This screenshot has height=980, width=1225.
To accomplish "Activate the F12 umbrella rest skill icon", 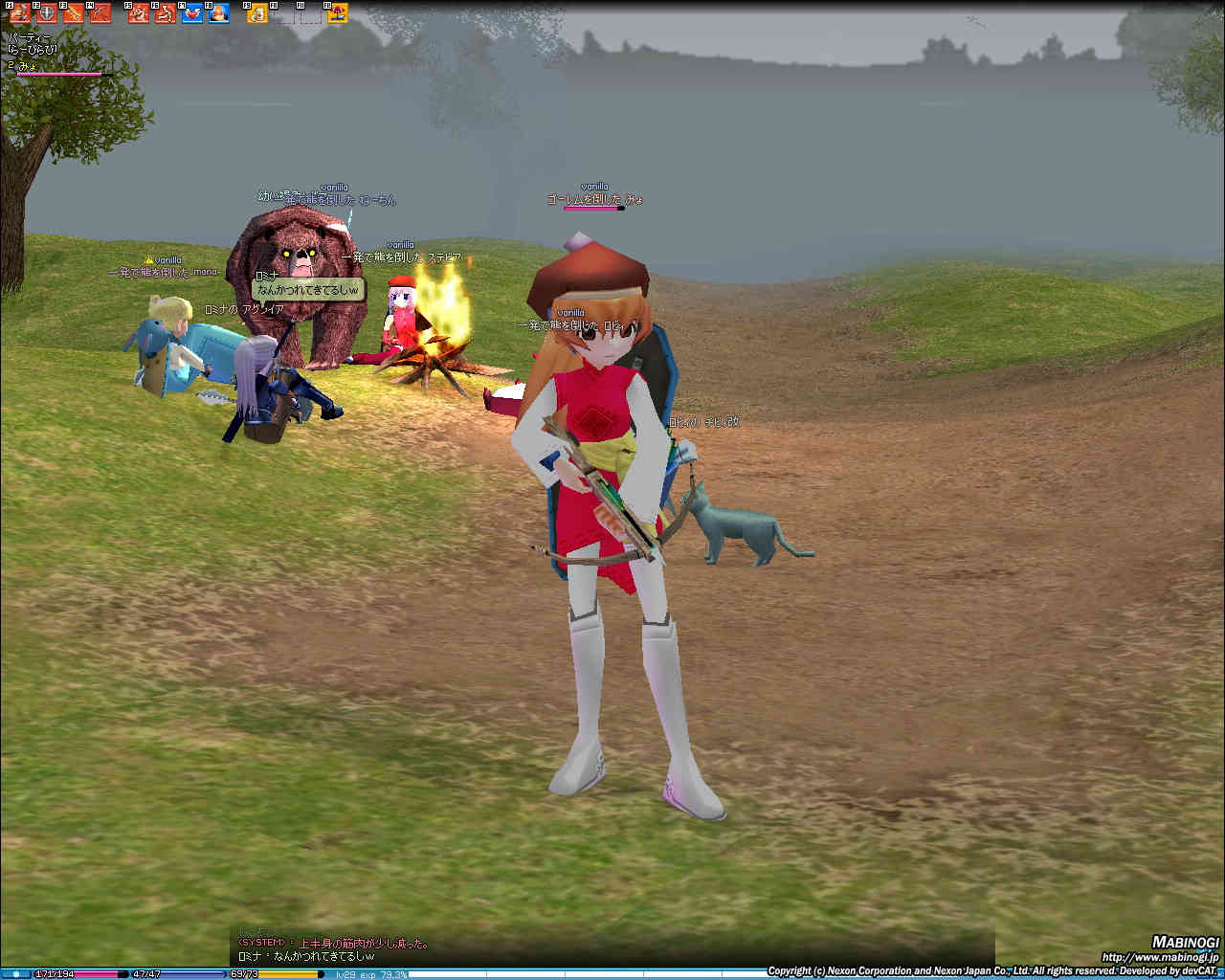I will 338,13.
